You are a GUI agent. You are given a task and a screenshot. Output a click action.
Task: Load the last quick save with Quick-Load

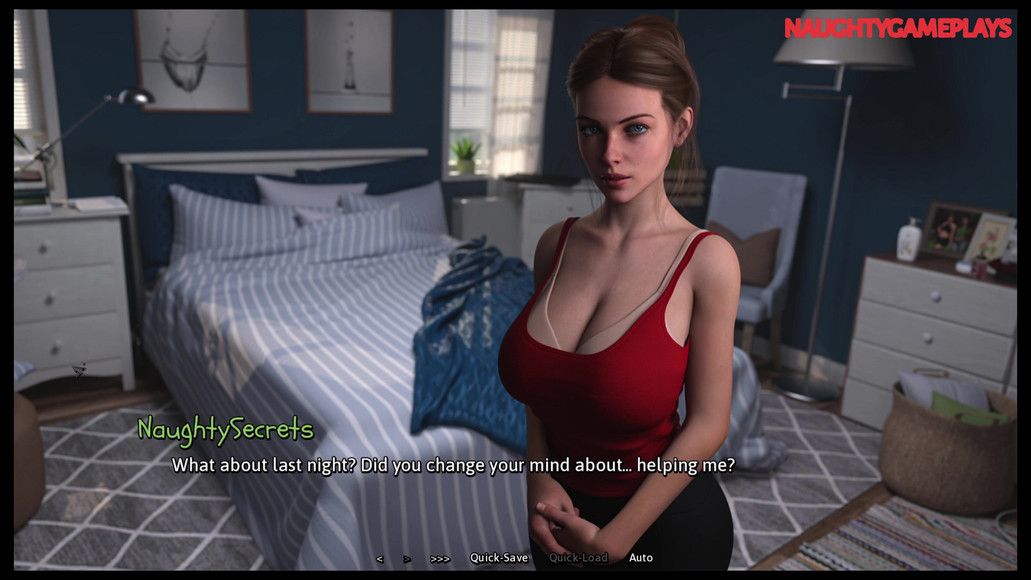[578, 558]
